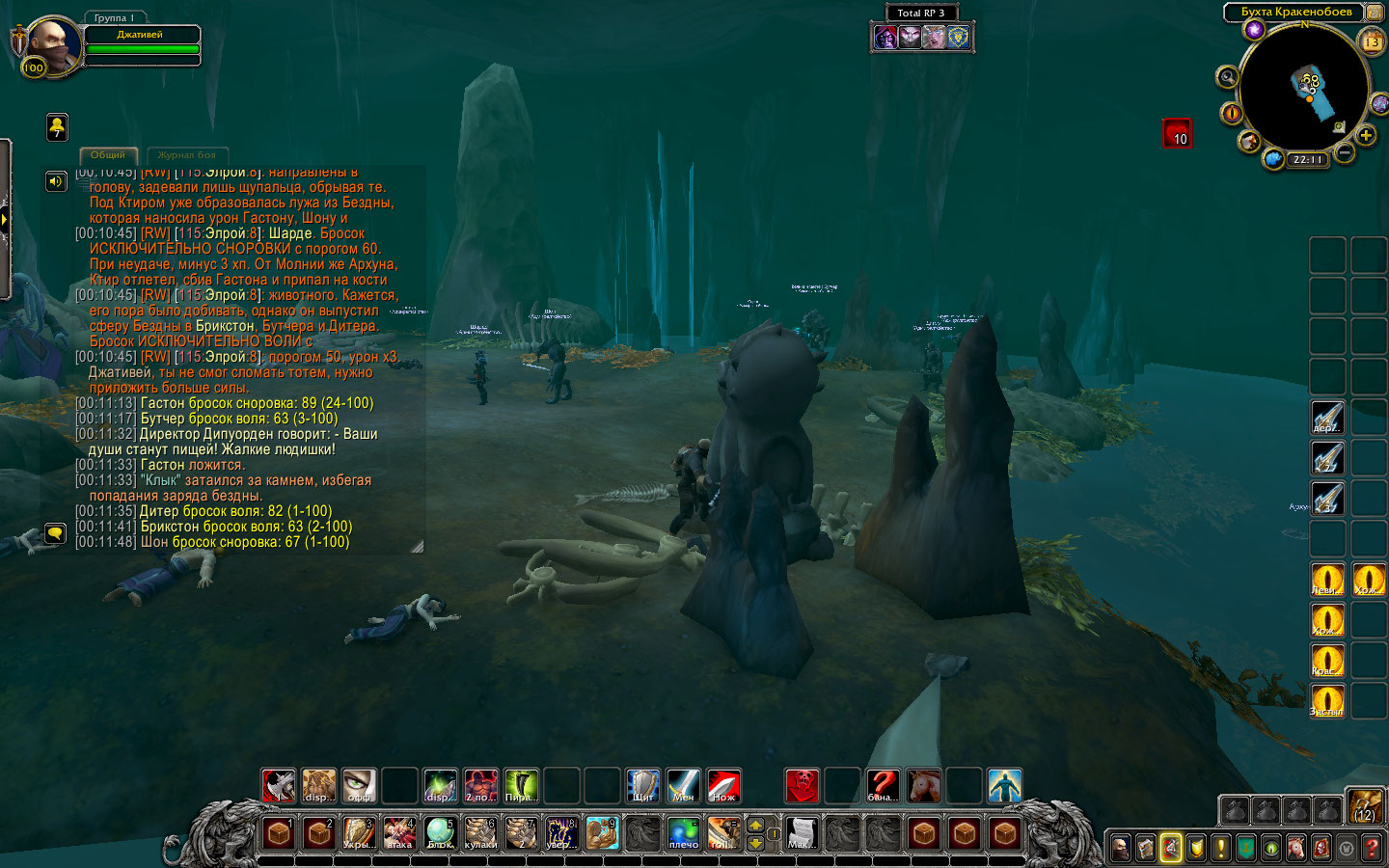The image size is (1389, 868).
Task: Use the Меч sword ability
Action: (x=683, y=786)
